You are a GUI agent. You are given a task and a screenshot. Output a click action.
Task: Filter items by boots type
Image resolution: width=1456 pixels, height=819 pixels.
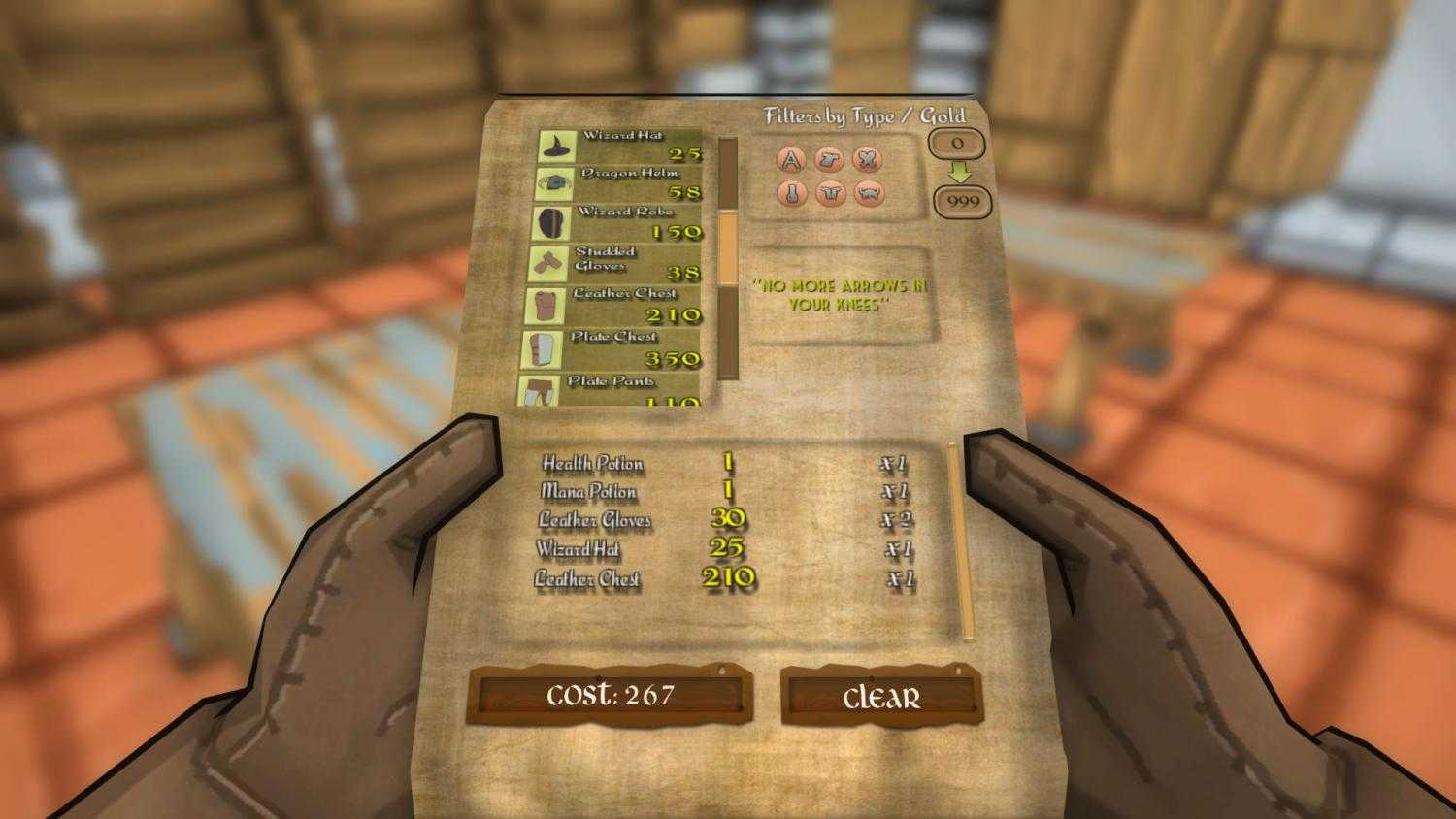click(x=793, y=194)
